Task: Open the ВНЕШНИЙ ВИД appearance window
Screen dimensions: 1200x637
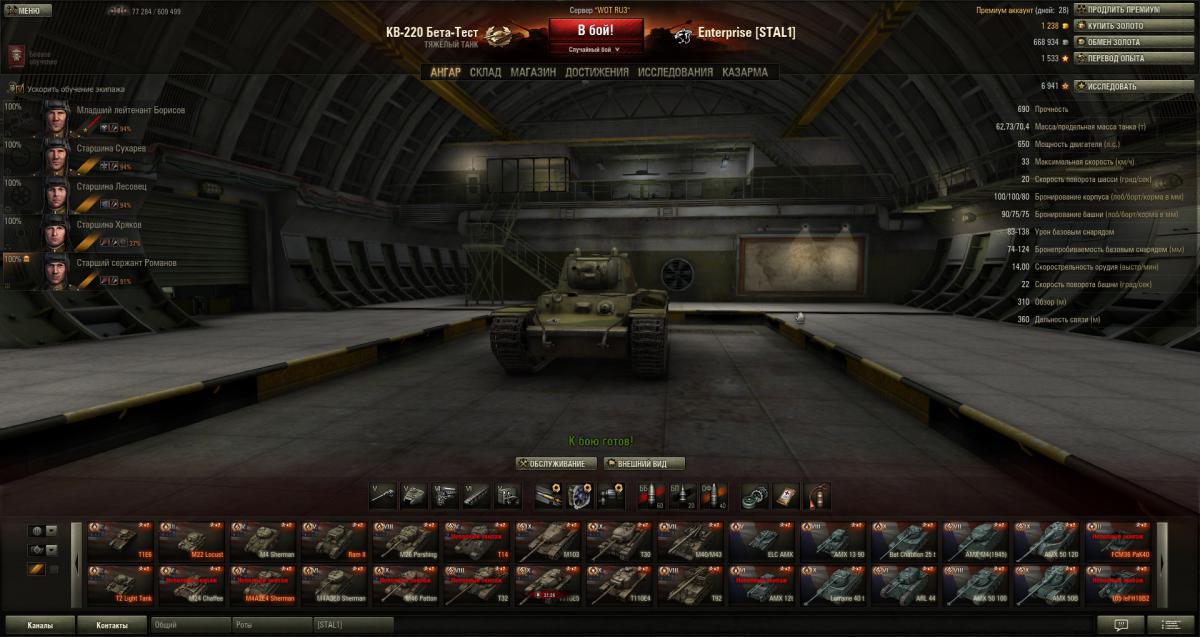Action: point(643,464)
